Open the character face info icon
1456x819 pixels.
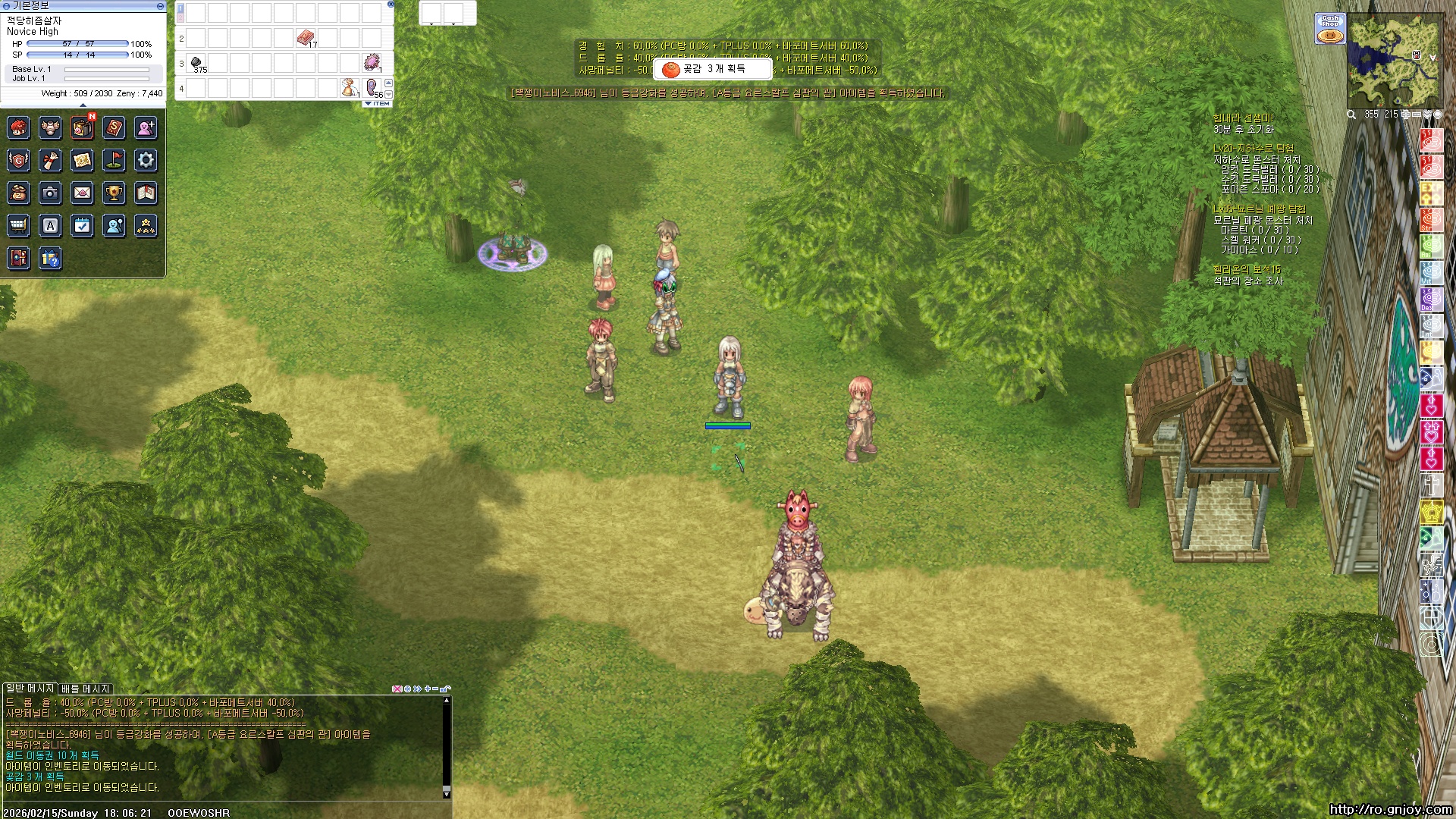(18, 128)
